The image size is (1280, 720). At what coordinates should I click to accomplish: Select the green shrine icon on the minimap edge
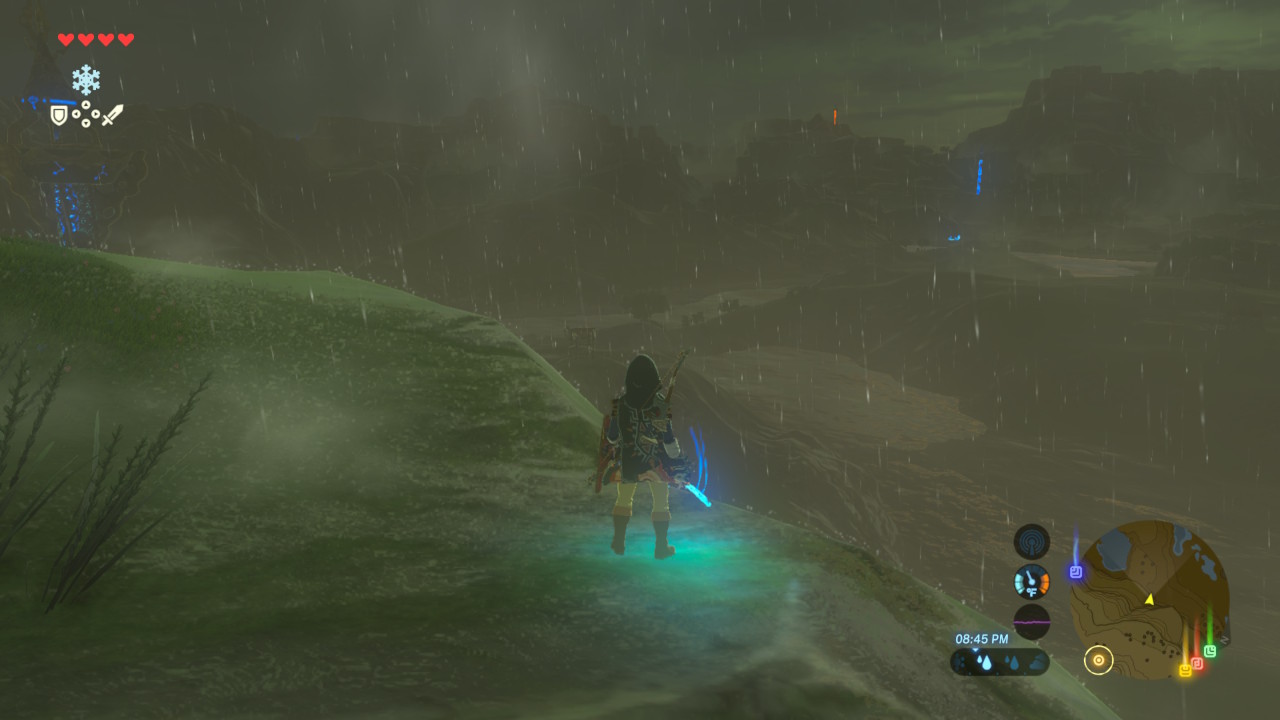point(1210,650)
